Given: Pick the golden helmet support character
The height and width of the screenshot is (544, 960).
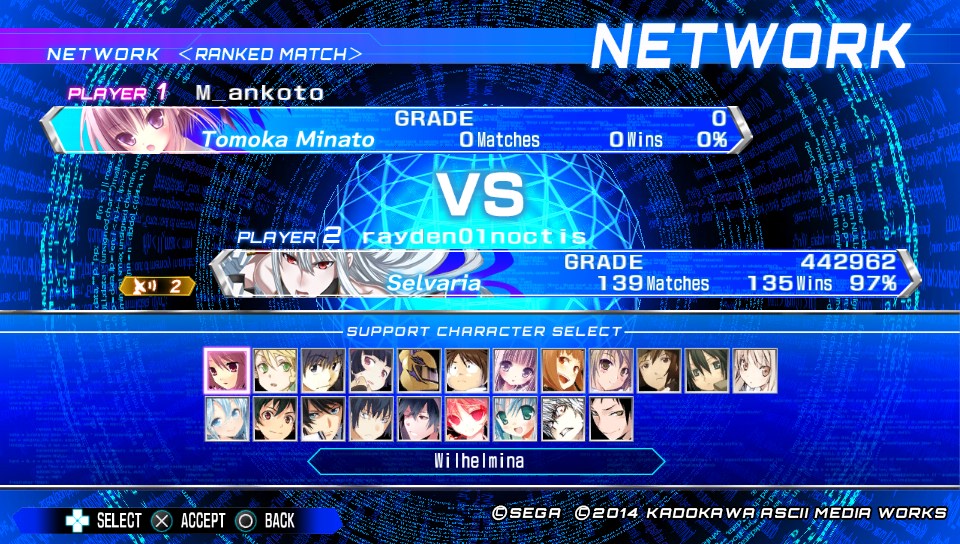Looking at the screenshot, I should 418,370.
